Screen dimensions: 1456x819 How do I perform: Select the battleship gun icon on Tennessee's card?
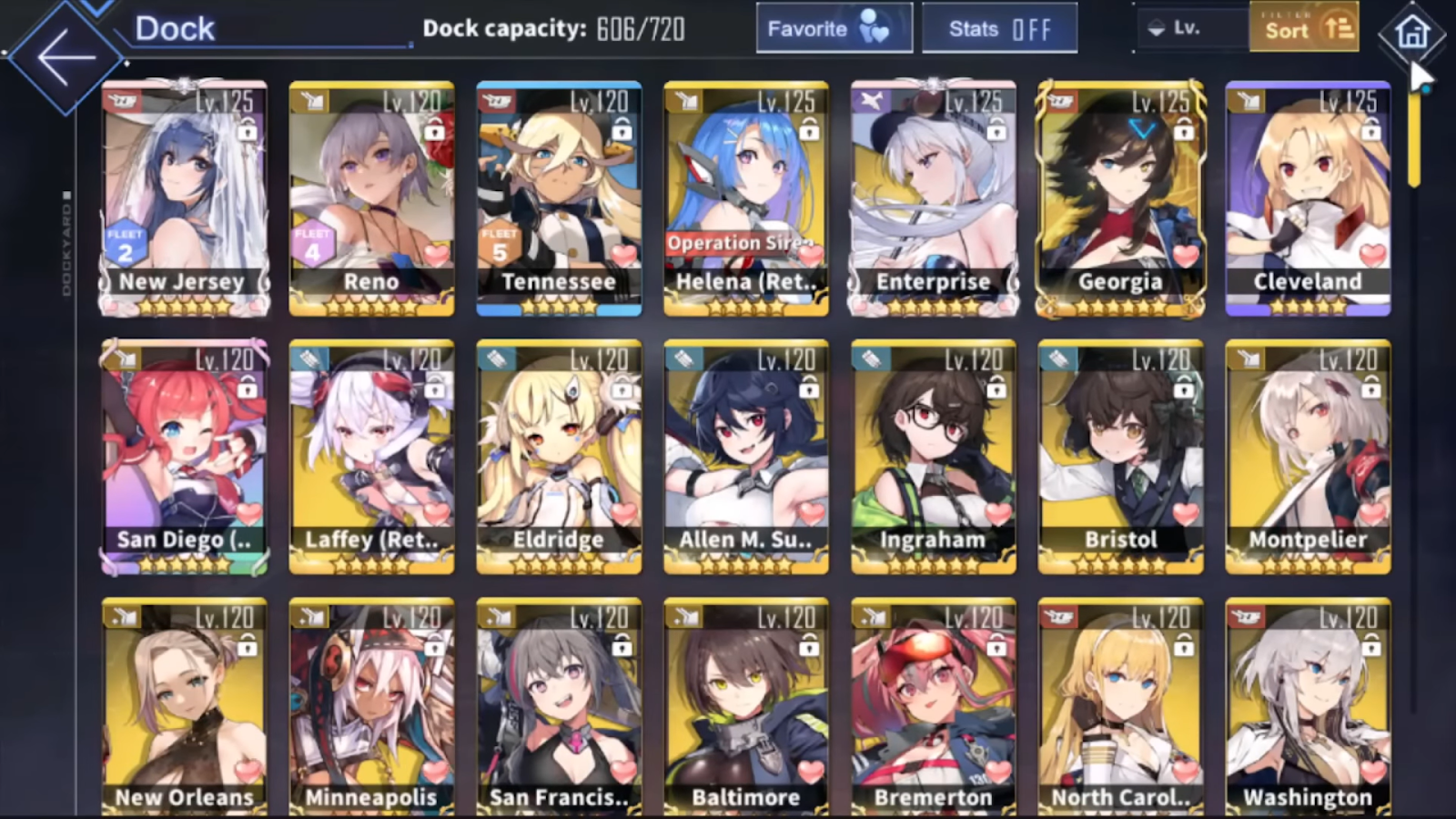(496, 101)
